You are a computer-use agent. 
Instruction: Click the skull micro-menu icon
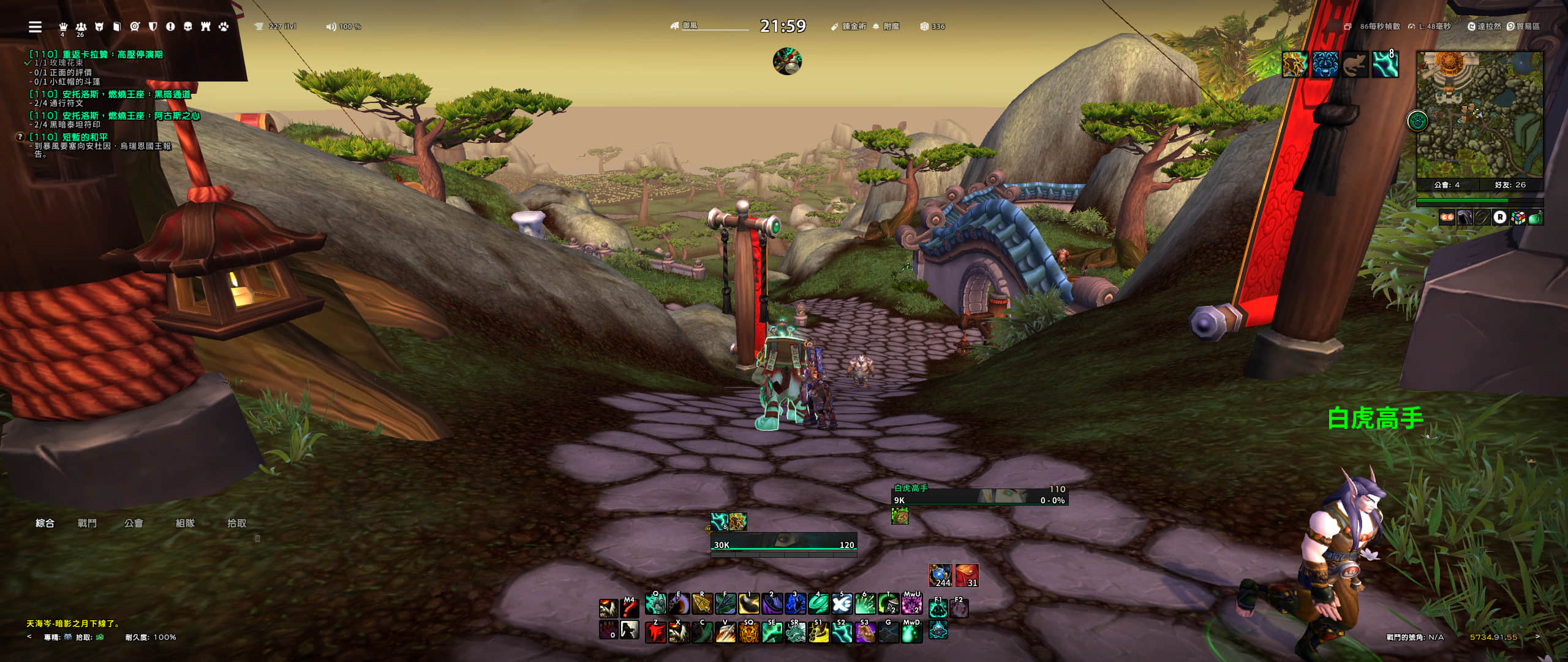(187, 27)
